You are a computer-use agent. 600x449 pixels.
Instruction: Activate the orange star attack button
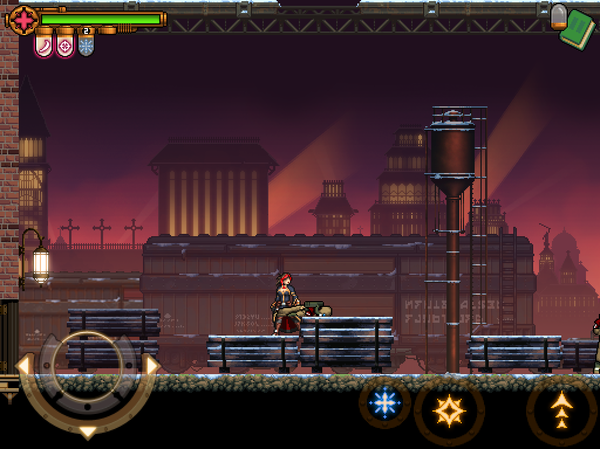click(449, 408)
